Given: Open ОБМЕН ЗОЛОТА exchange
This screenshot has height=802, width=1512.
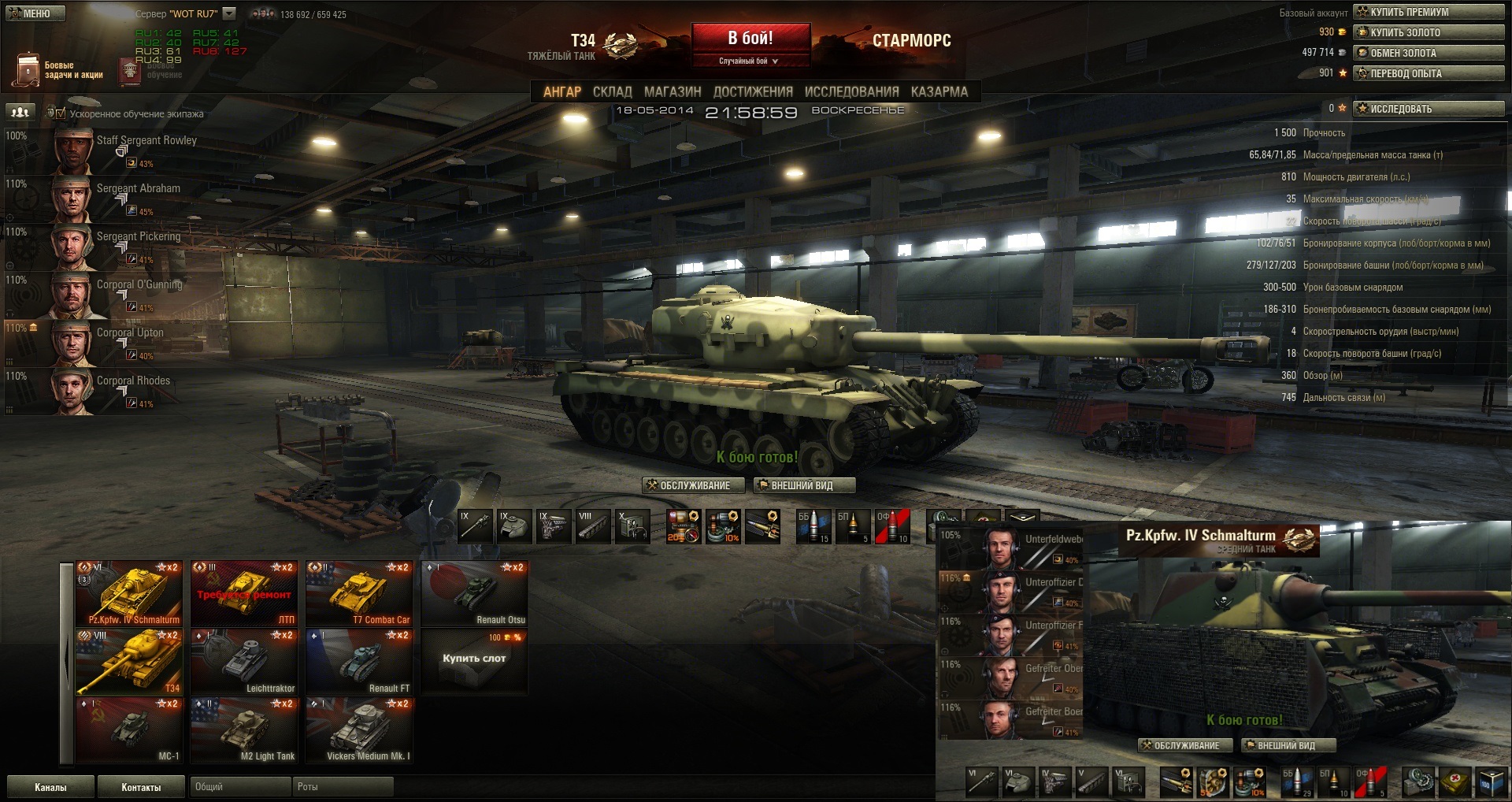Looking at the screenshot, I should (1429, 53).
